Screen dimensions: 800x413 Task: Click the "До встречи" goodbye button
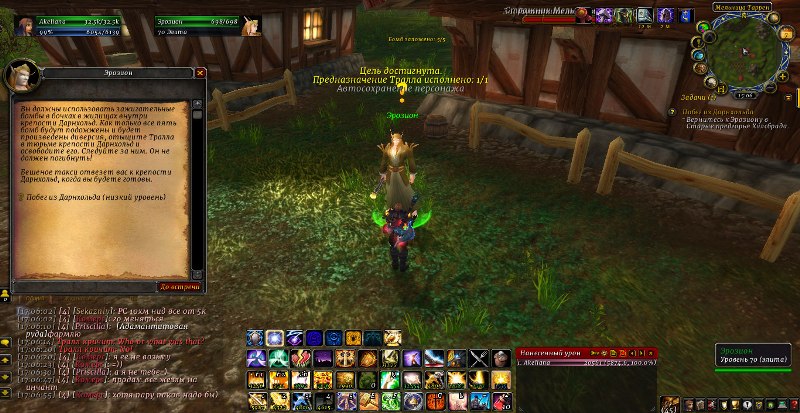[180, 286]
